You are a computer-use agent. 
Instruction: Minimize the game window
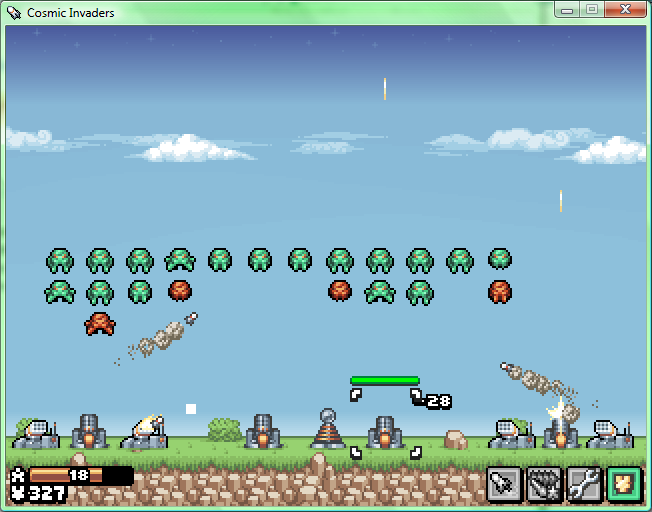point(568,10)
